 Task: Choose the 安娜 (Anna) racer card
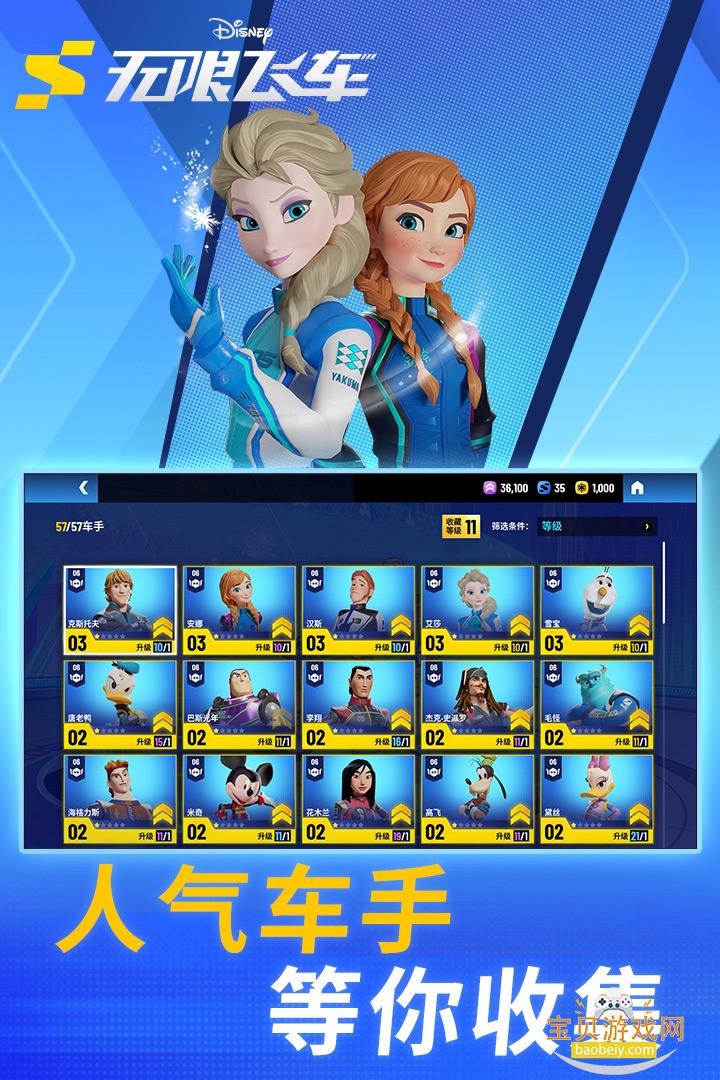[x=239, y=610]
